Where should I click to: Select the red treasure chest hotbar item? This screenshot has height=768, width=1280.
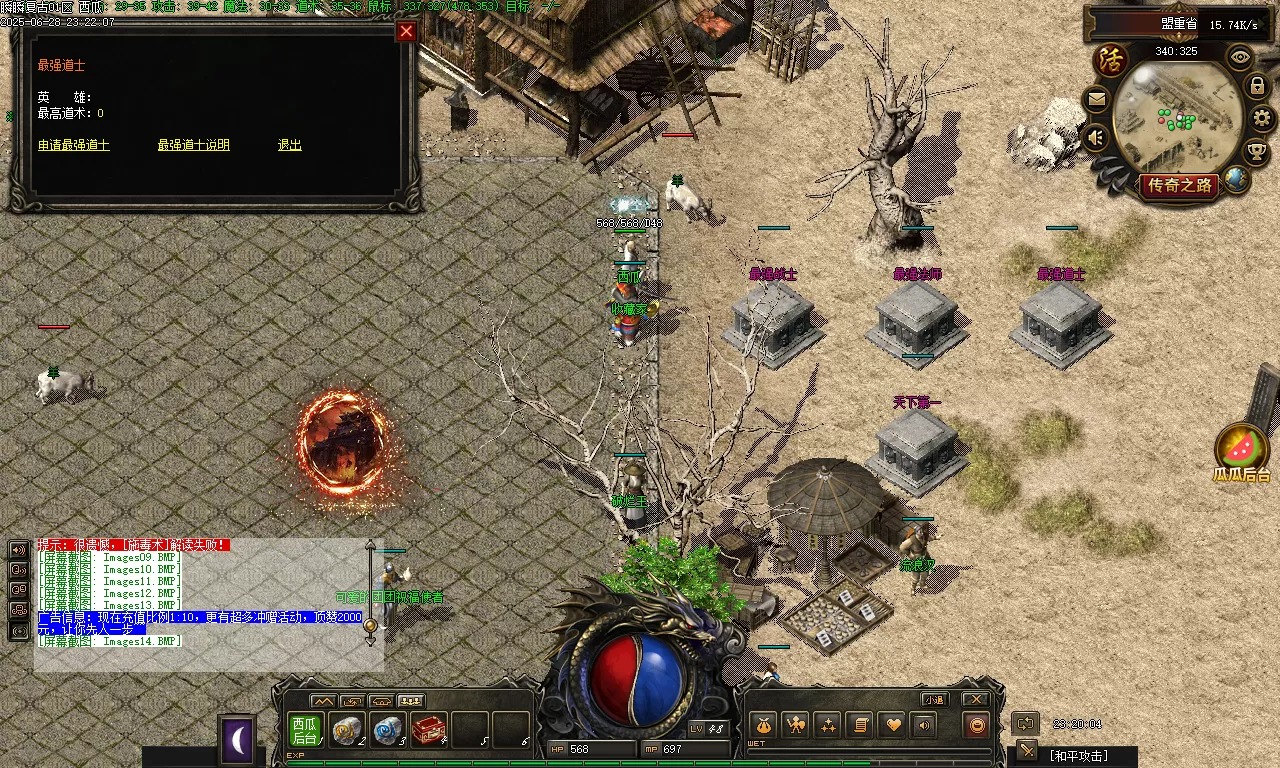coord(428,731)
